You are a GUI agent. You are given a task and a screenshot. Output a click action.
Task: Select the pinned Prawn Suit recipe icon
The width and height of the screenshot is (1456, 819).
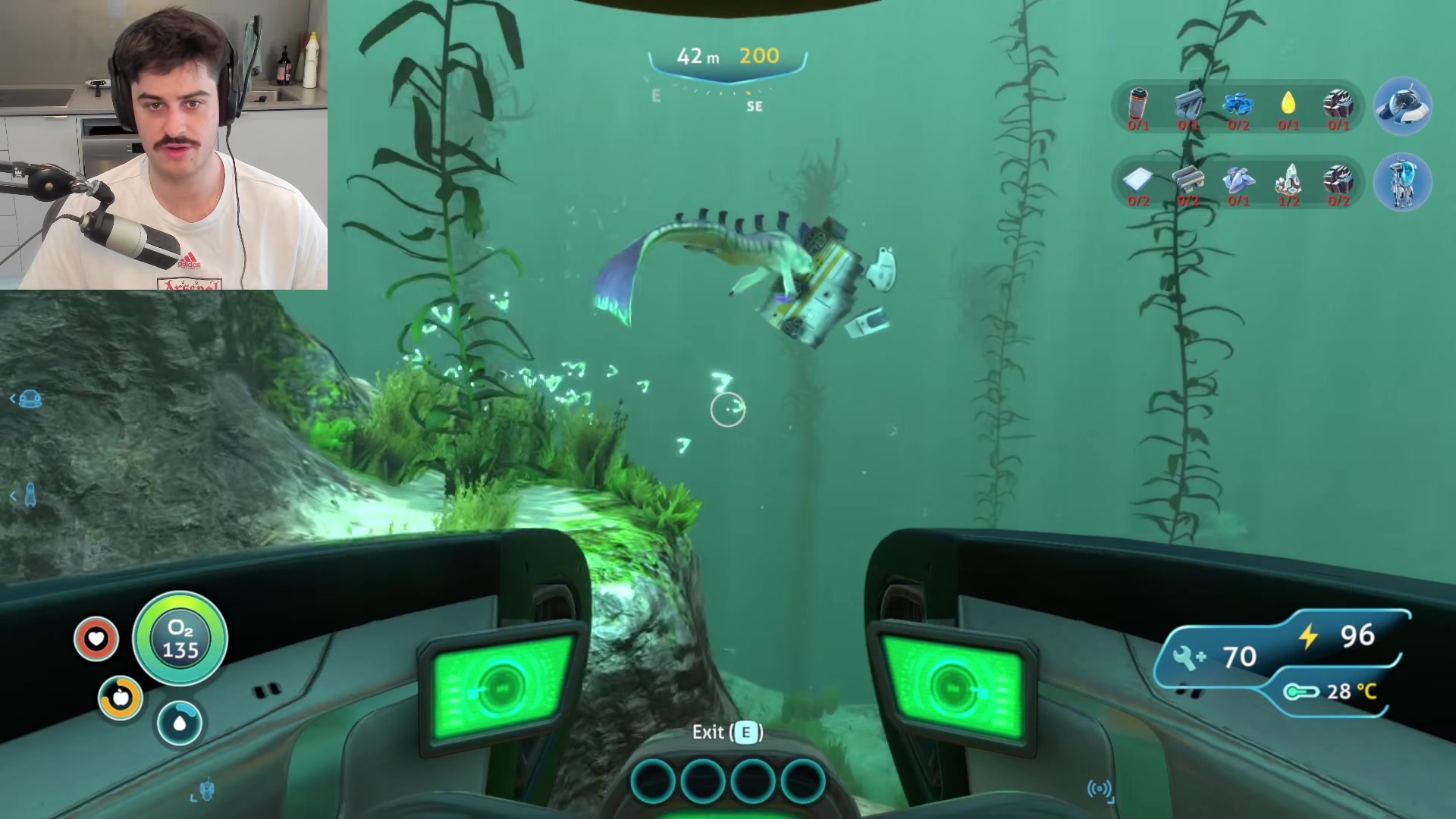point(1402,182)
